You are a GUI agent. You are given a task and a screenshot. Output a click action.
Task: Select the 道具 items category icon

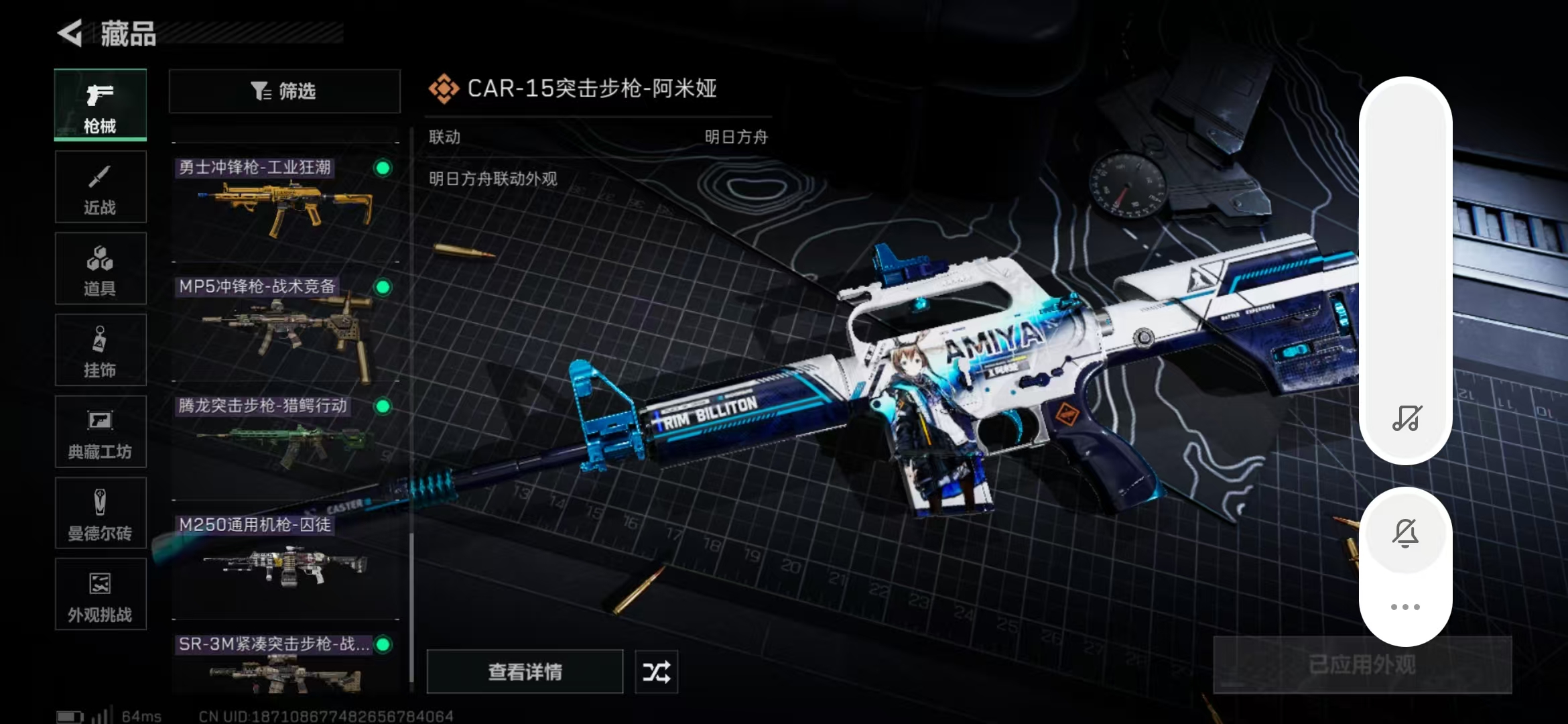pyautogui.click(x=99, y=268)
